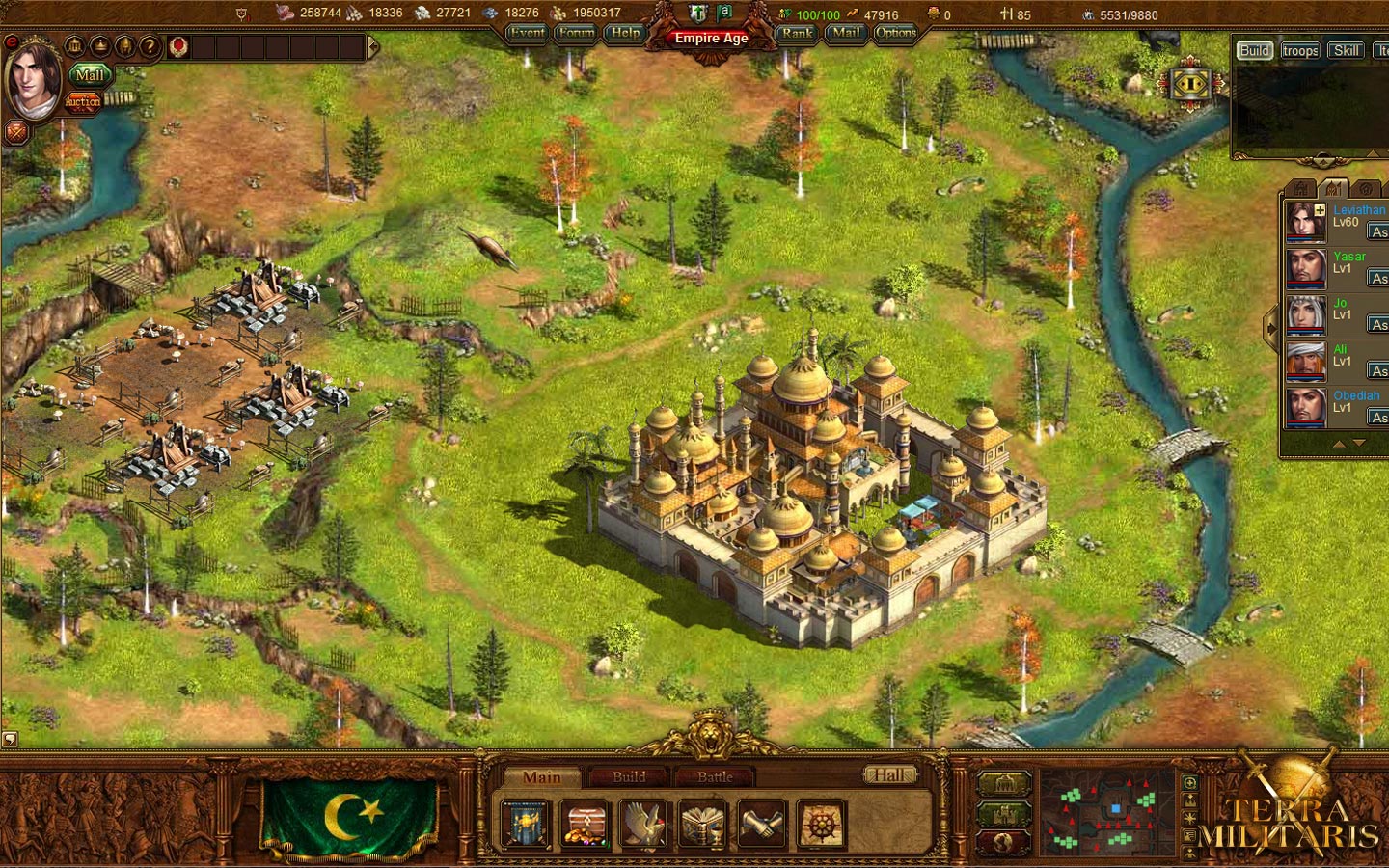The width and height of the screenshot is (1389, 868).
Task: Select hero Leviathan's portrait
Action: click(1306, 222)
